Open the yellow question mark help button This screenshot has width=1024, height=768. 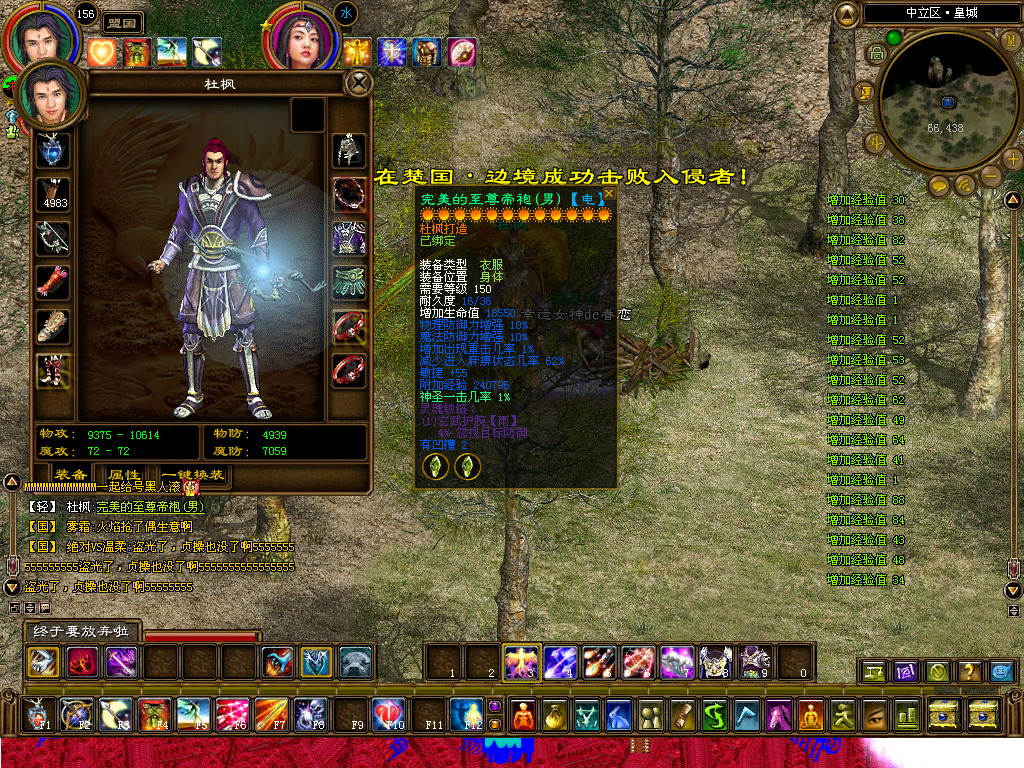[x=968, y=671]
